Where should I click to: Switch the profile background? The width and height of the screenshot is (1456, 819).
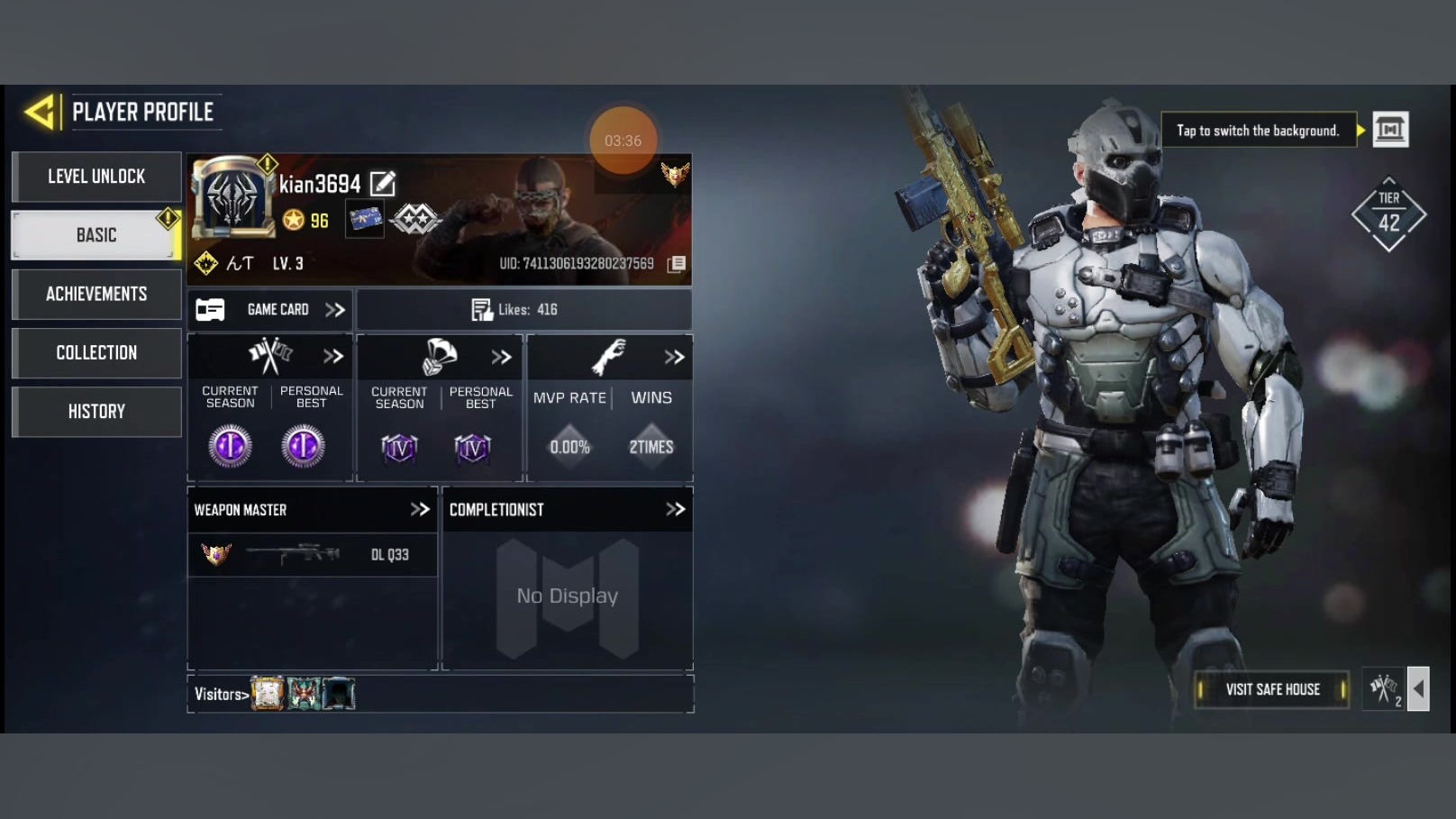tap(1389, 130)
